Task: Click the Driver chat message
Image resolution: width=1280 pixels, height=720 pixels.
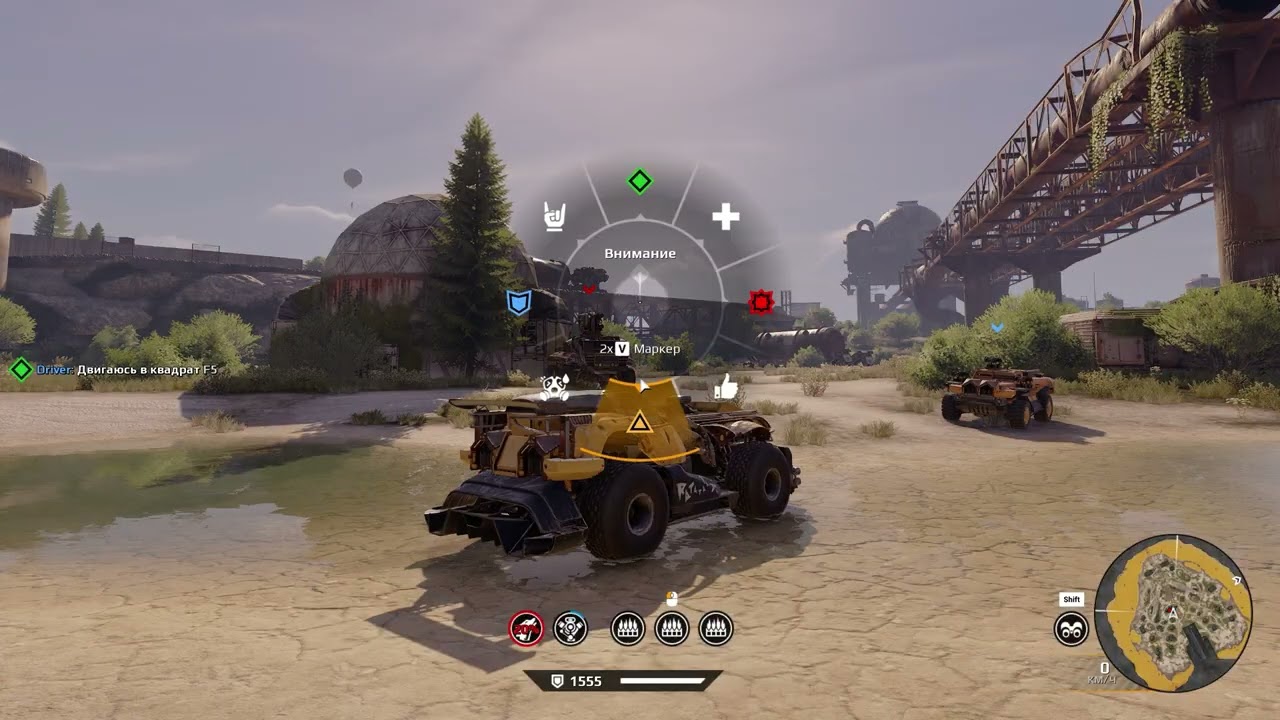Action: coord(126,370)
